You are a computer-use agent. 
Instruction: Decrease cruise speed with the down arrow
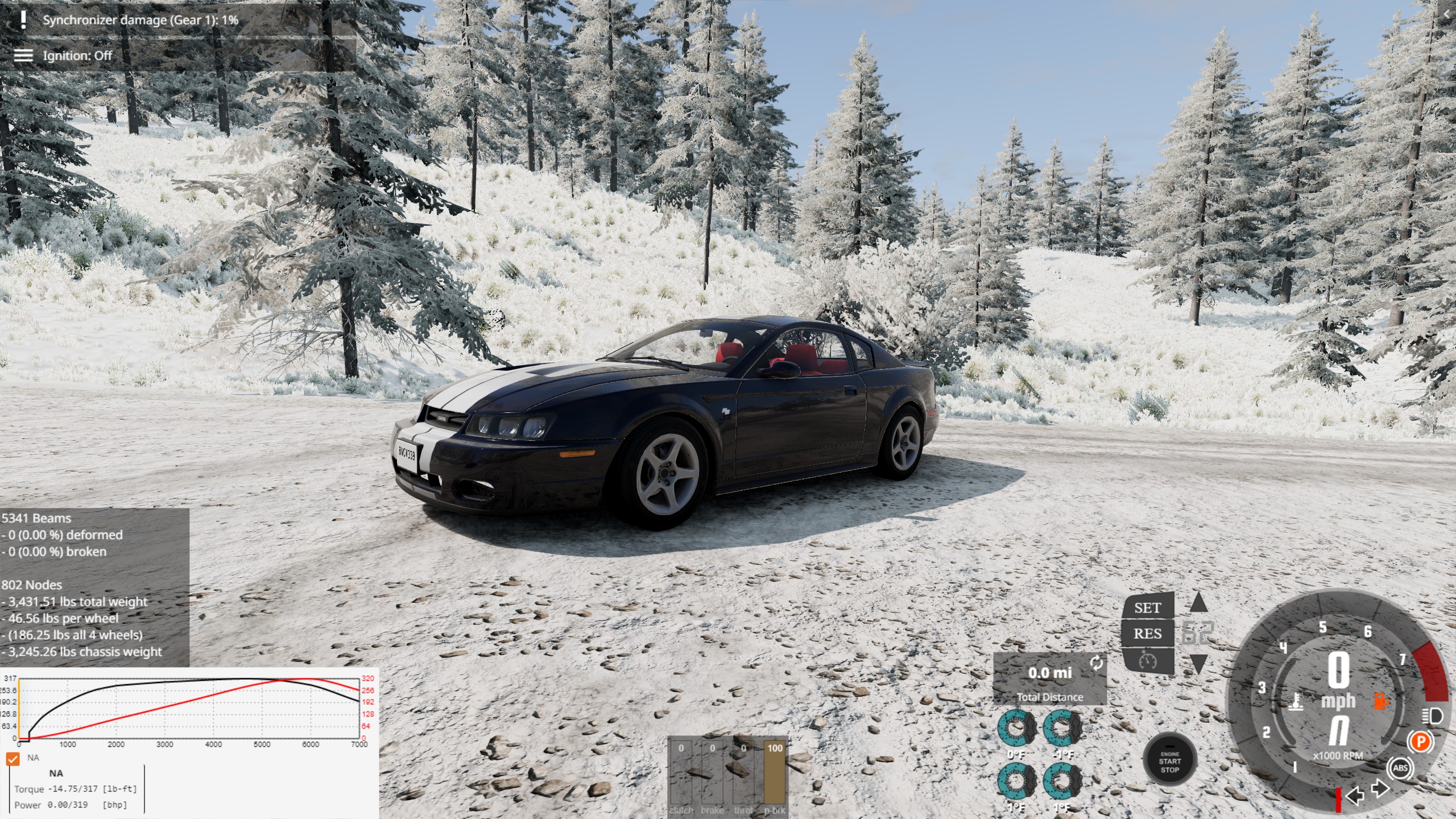(x=1198, y=663)
